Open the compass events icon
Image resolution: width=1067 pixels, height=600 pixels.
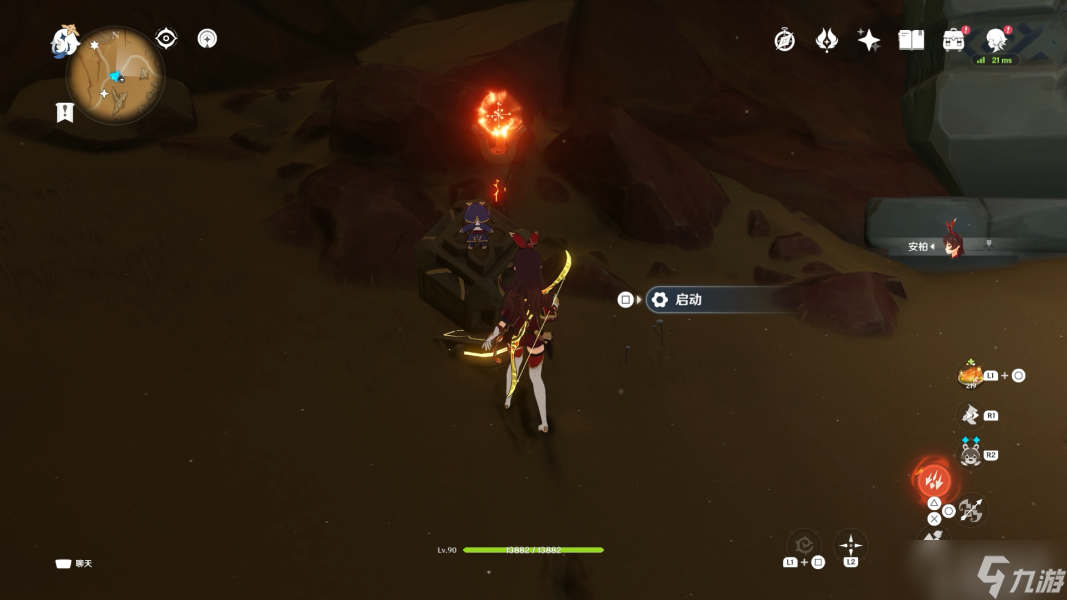click(785, 40)
